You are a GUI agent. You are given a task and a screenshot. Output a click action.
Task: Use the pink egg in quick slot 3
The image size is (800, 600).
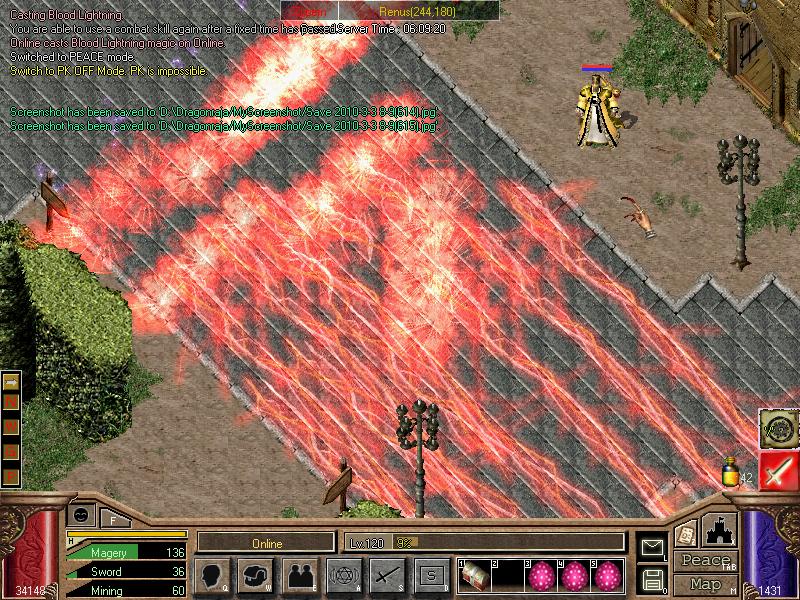click(x=540, y=576)
